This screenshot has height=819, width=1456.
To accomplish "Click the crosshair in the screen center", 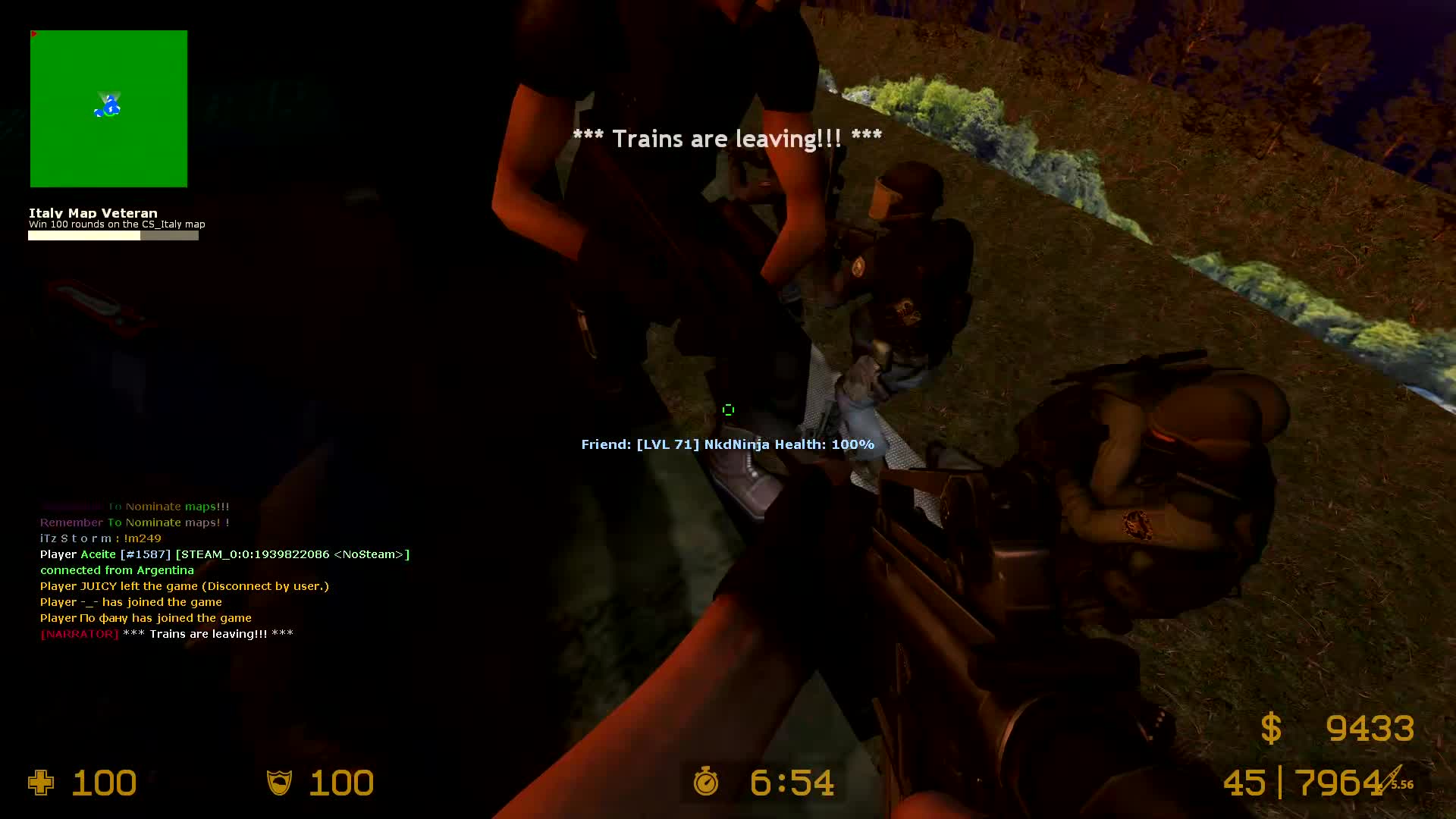I will (x=728, y=409).
